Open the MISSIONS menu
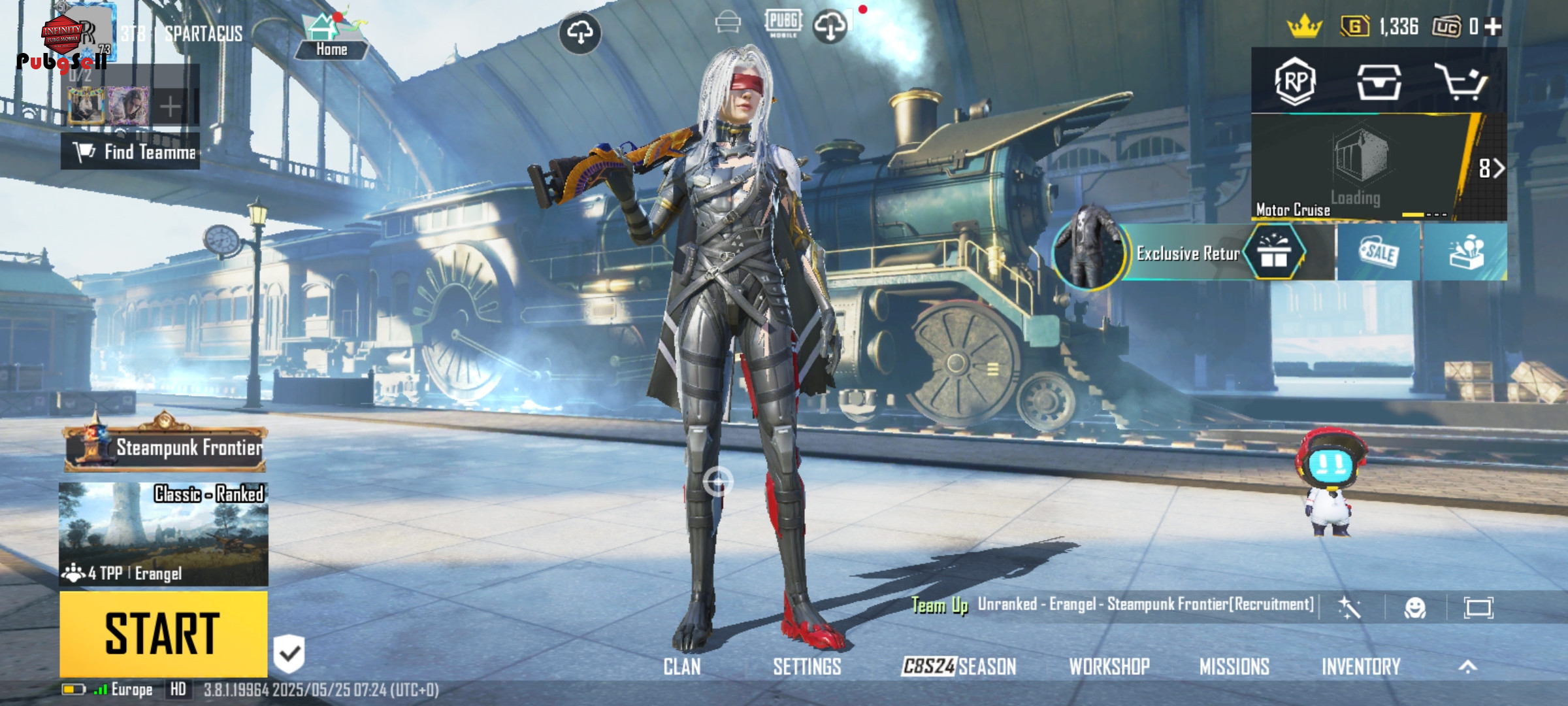Image resolution: width=1568 pixels, height=706 pixels. tap(1234, 667)
